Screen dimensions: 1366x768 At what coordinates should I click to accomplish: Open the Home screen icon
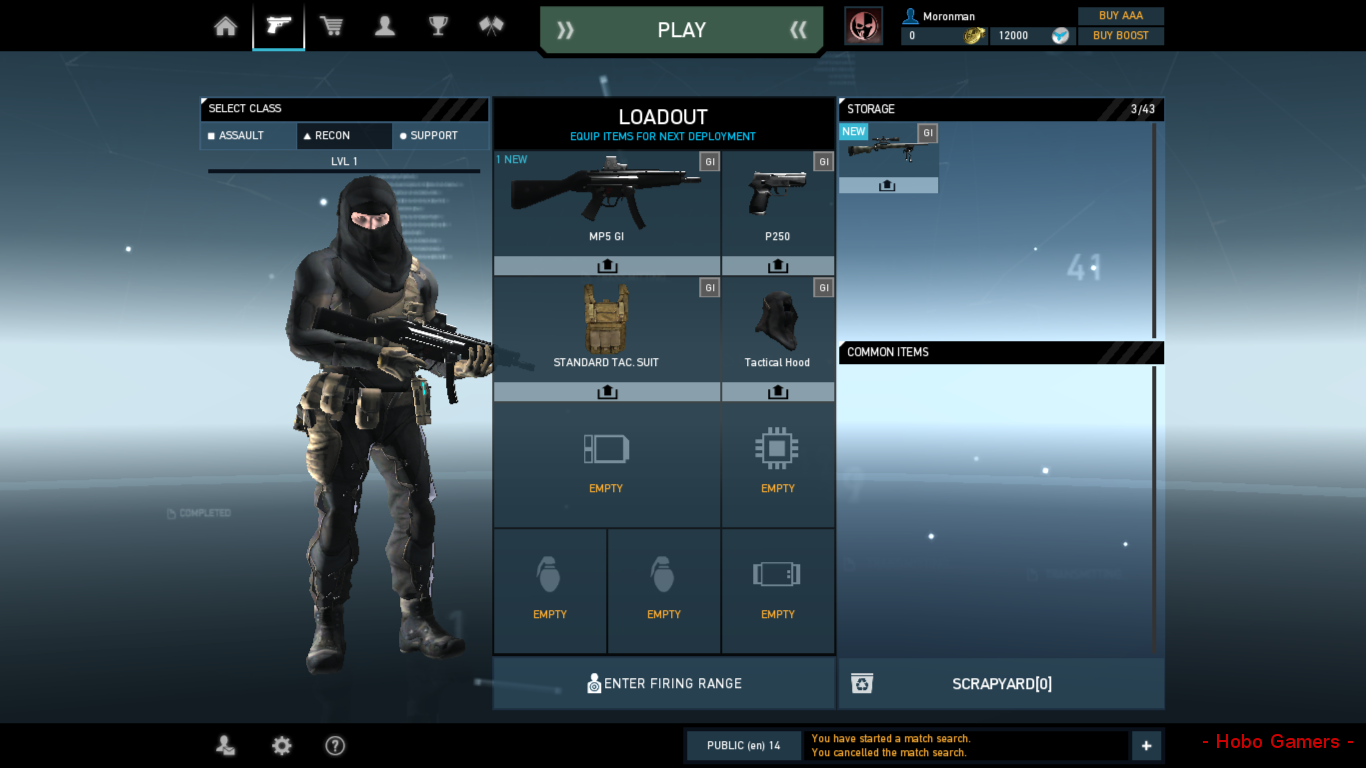[224, 26]
